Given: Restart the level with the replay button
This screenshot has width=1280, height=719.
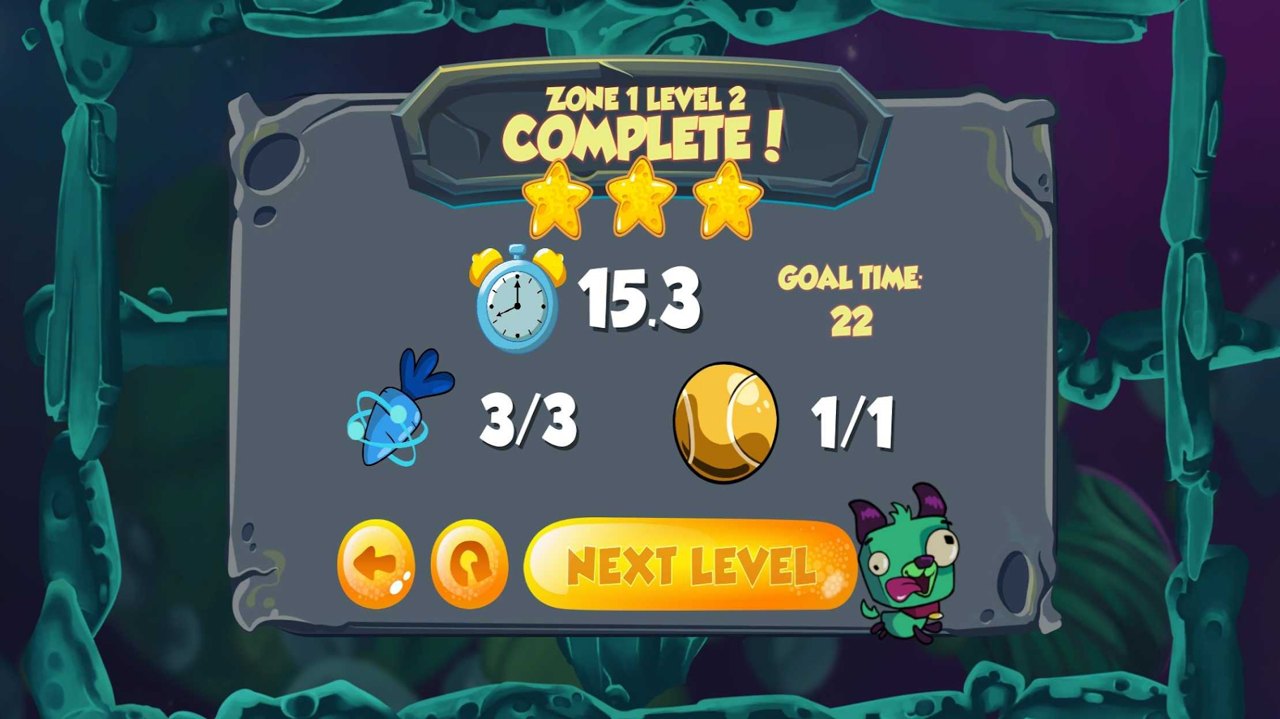Looking at the screenshot, I should click(469, 565).
